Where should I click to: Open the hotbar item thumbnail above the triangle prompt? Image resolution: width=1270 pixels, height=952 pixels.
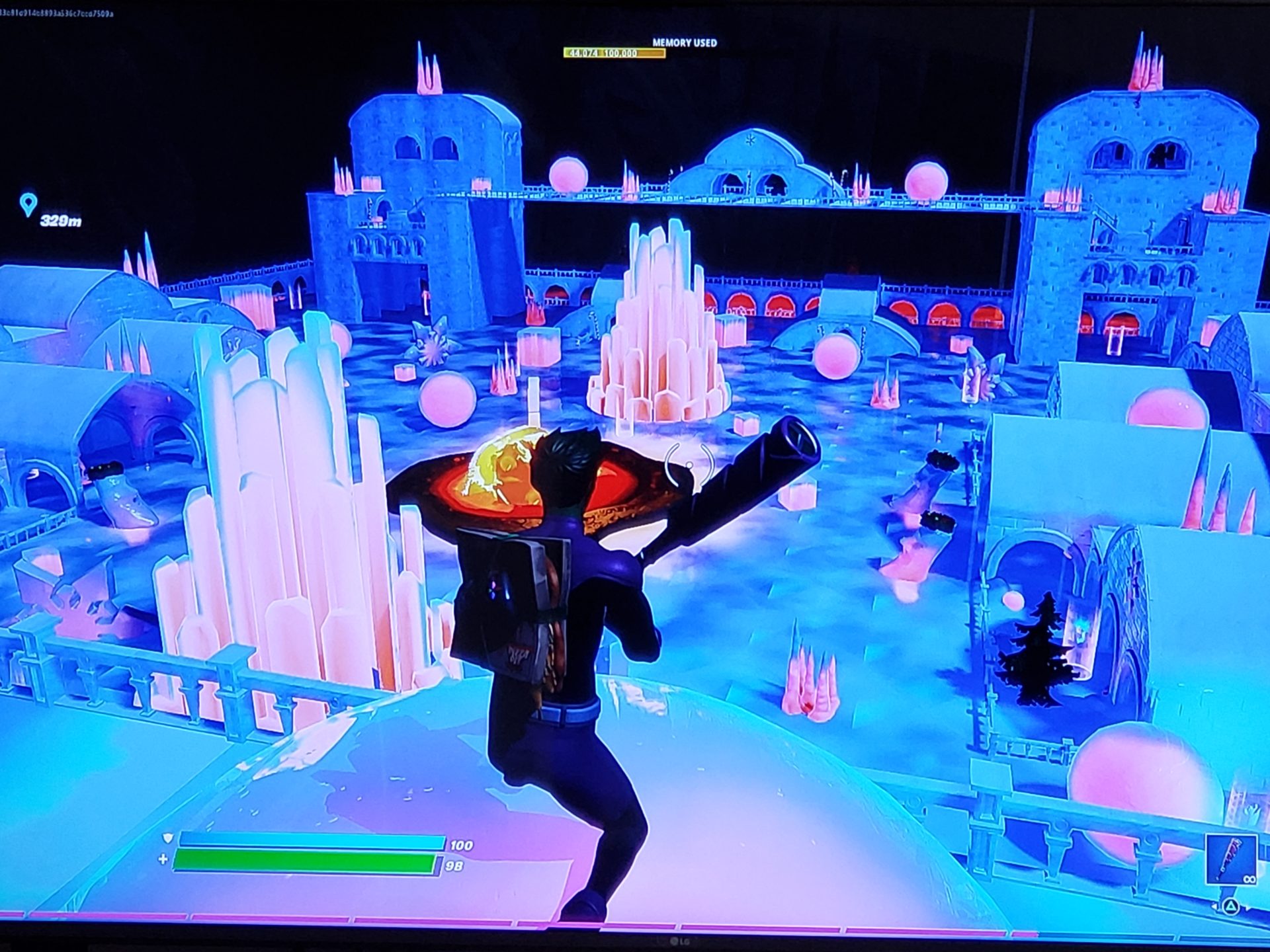click(x=1232, y=859)
